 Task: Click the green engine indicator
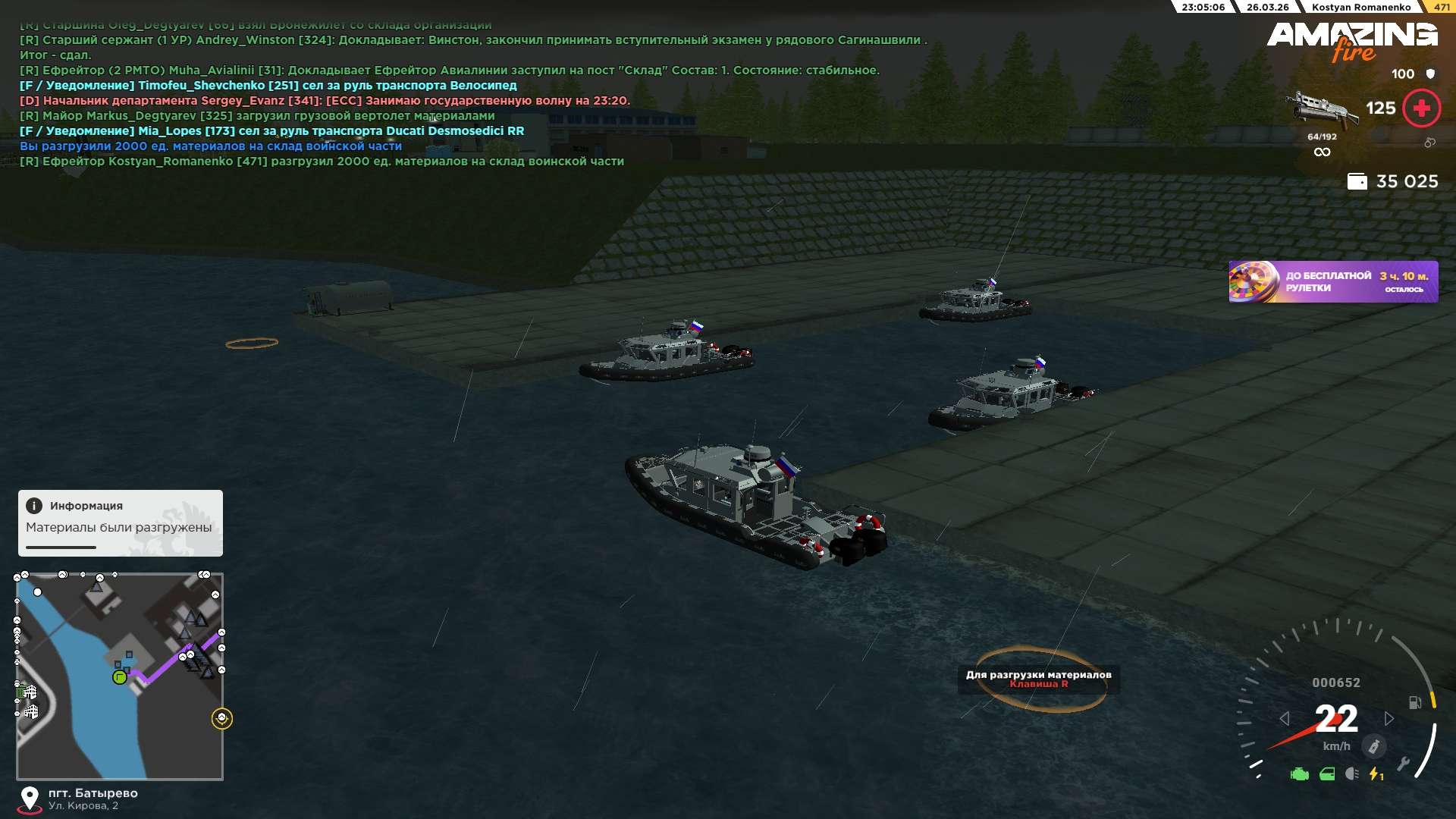click(1299, 774)
